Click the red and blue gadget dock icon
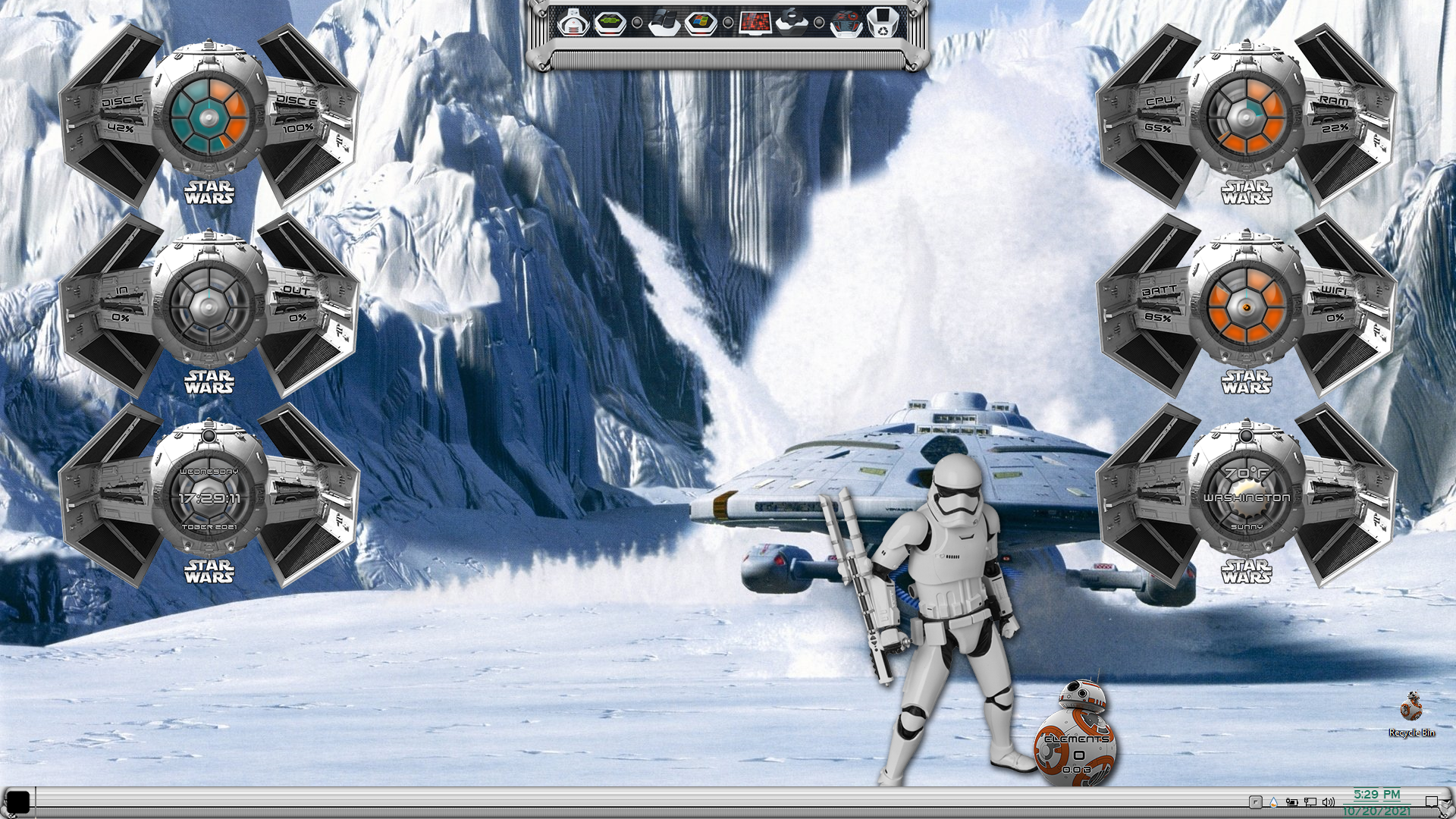This screenshot has width=1456, height=819. coord(845,22)
